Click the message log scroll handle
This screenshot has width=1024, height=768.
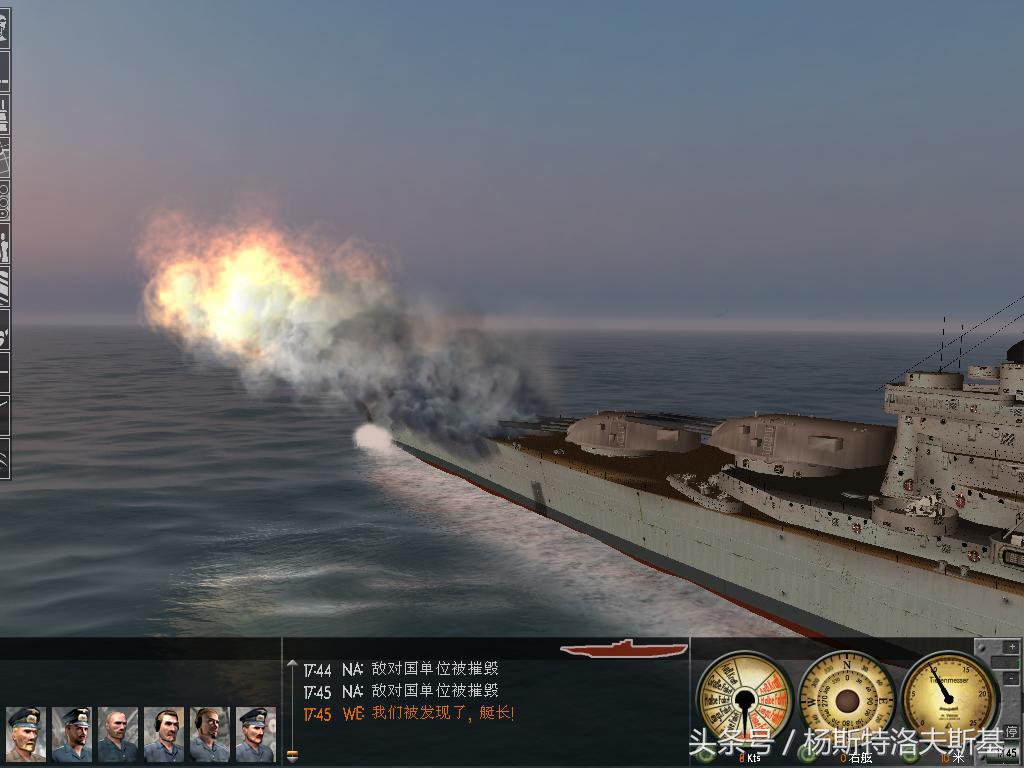click(x=292, y=756)
